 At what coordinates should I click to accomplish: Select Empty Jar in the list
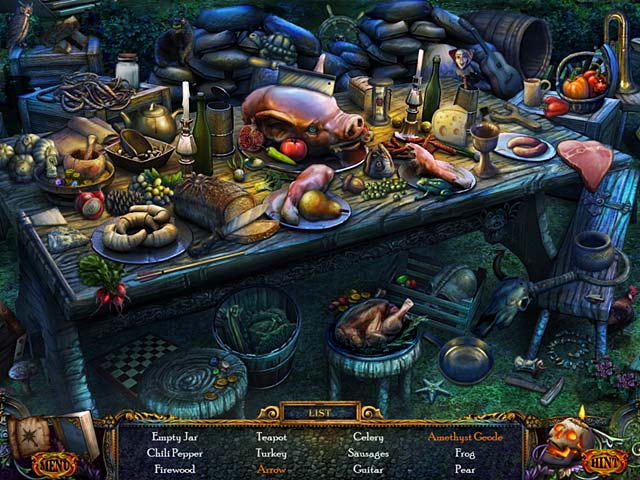(x=178, y=437)
